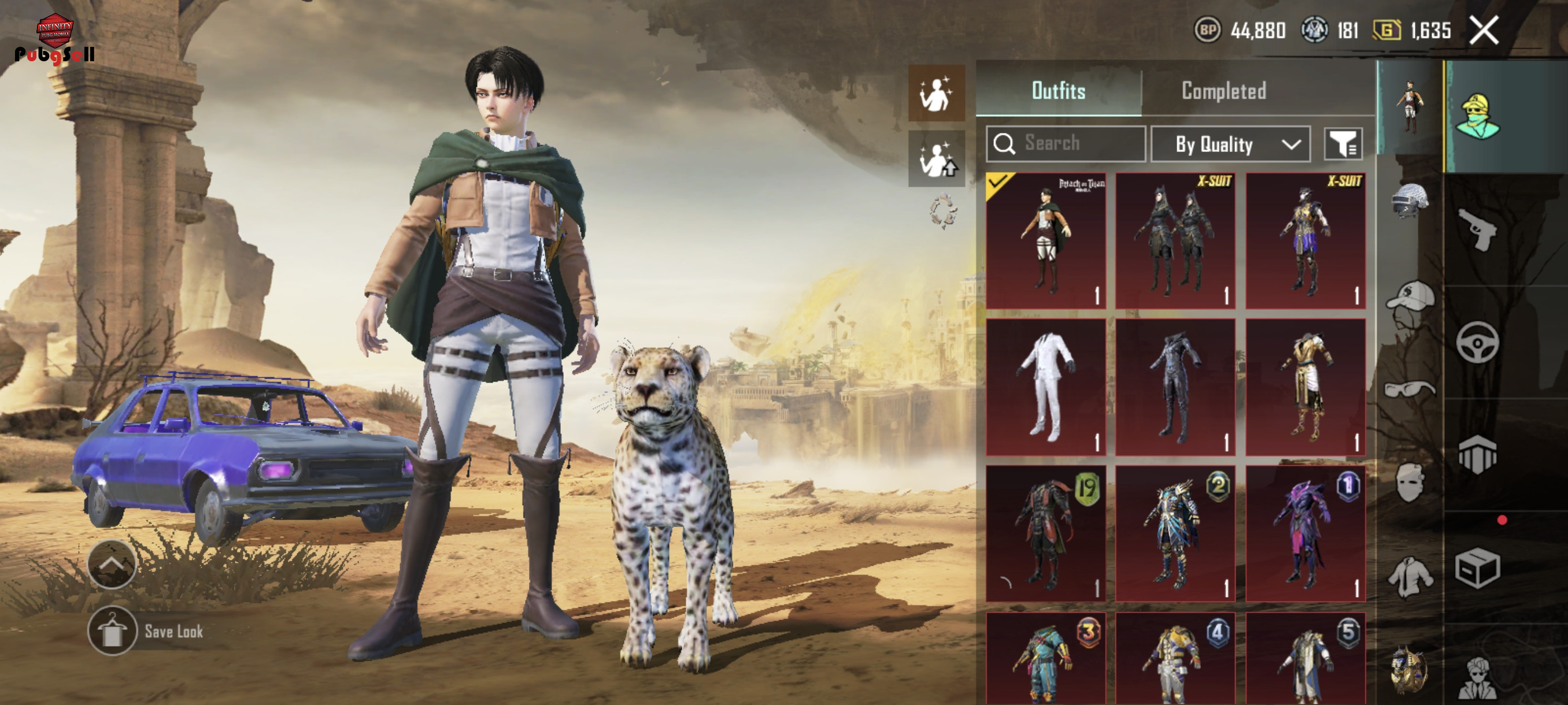Open the pistol weapons category

coord(1477,229)
